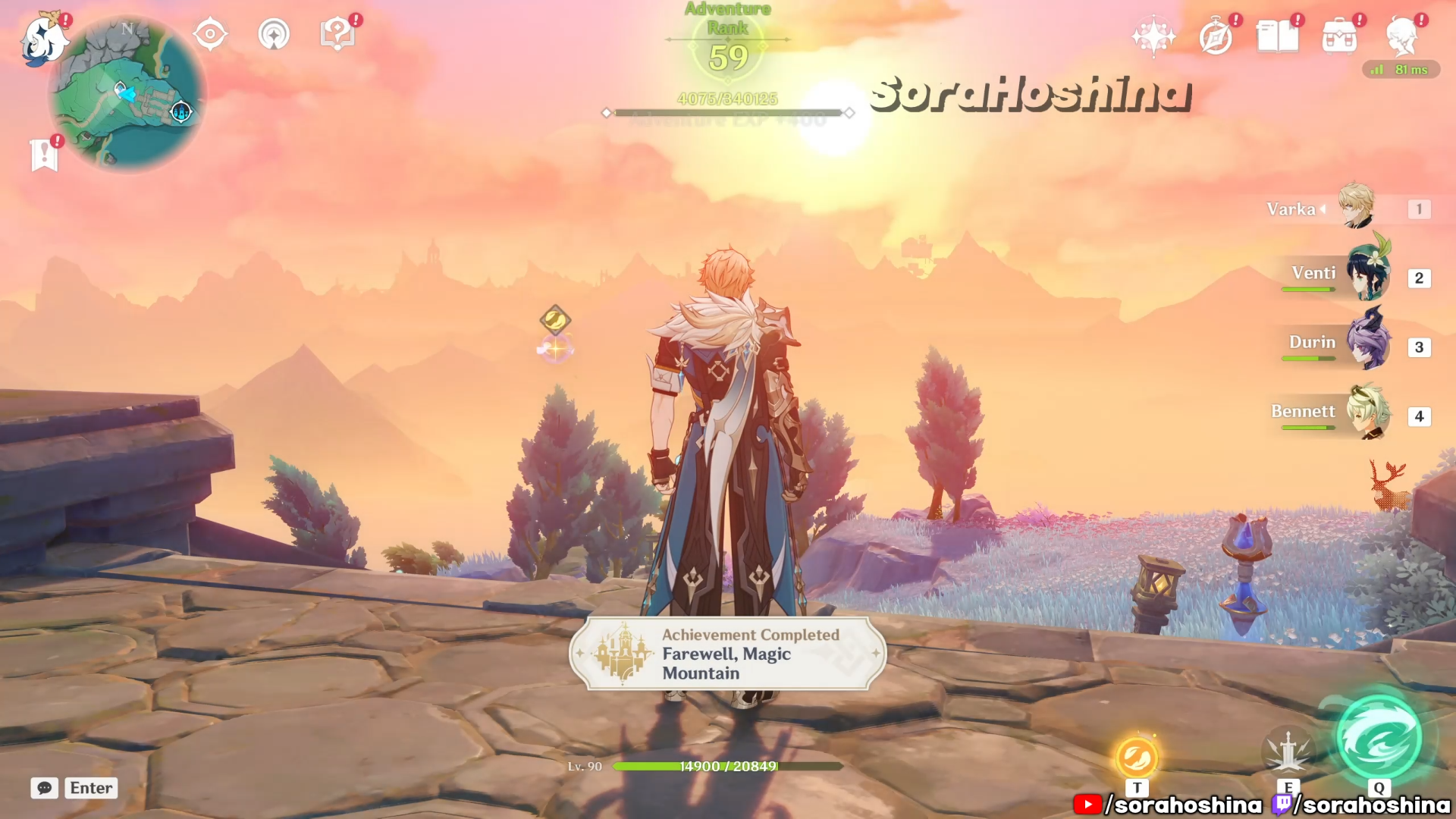Open the Wish star icon
1456x819 pixels.
(1153, 36)
